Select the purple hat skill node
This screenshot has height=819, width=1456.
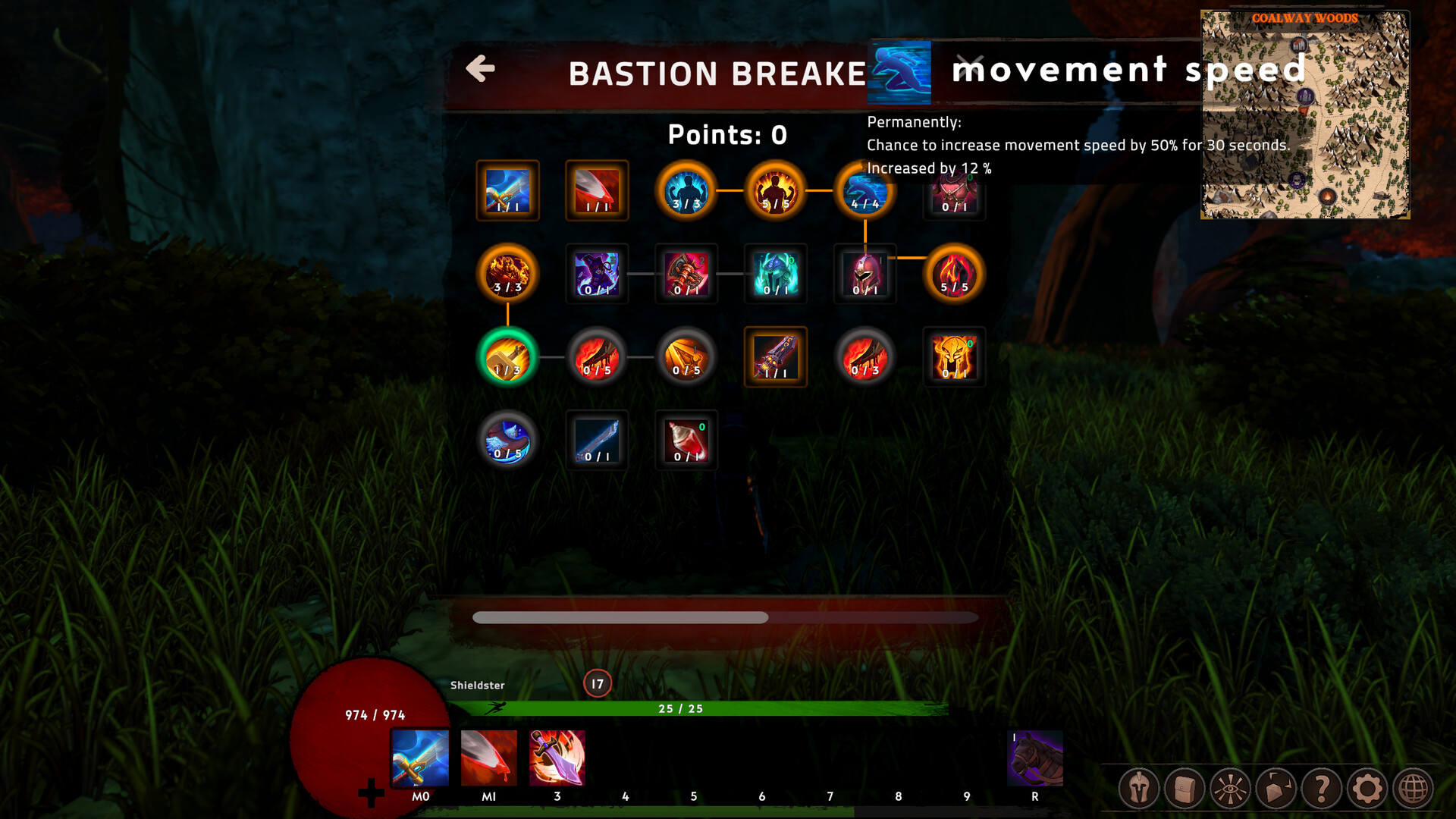[597, 275]
